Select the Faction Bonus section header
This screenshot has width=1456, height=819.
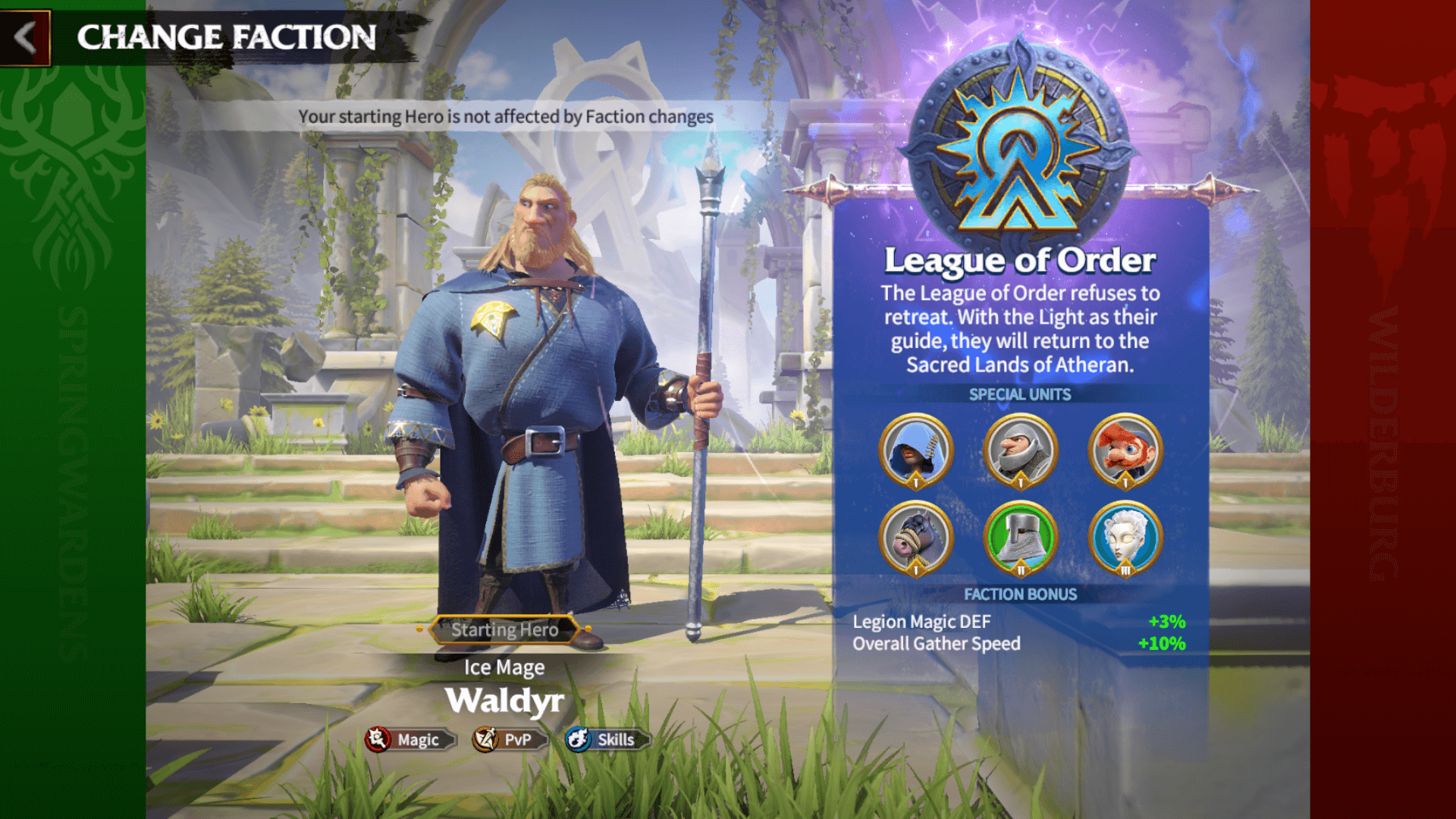(1020, 595)
